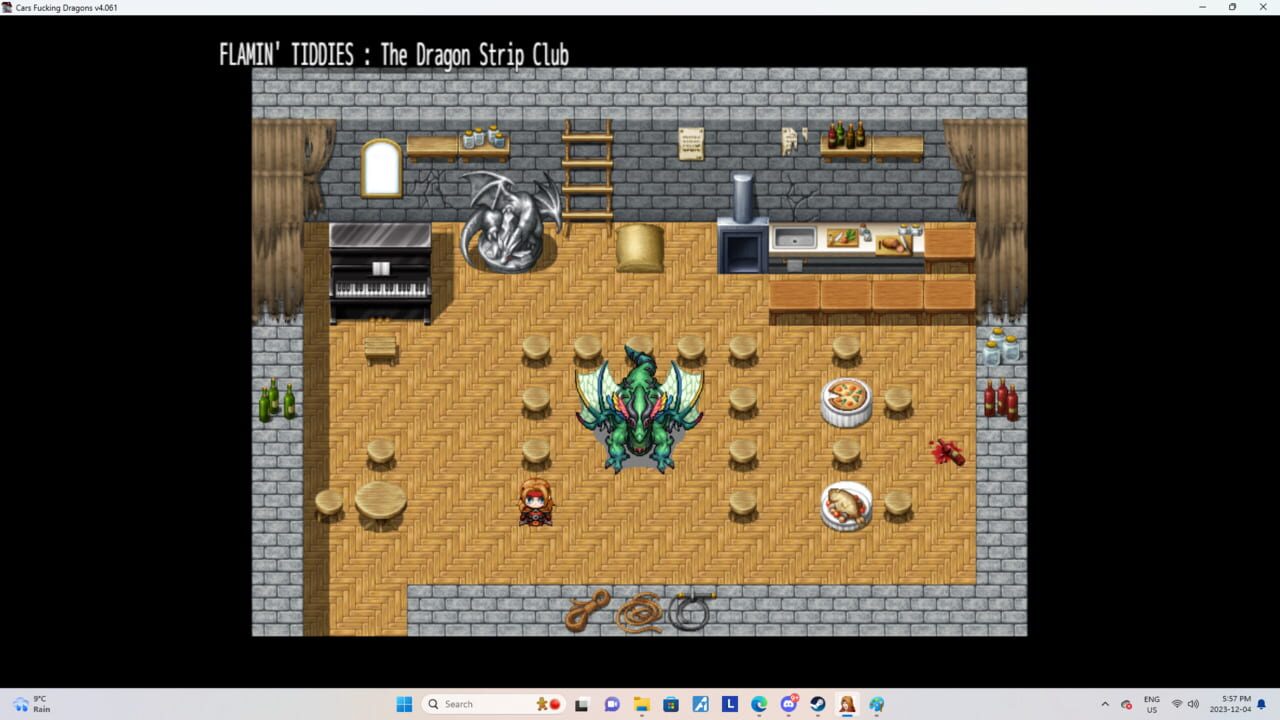Open Microsoft Store from the taskbar
Image resolution: width=1280 pixels, height=720 pixels.
point(671,703)
